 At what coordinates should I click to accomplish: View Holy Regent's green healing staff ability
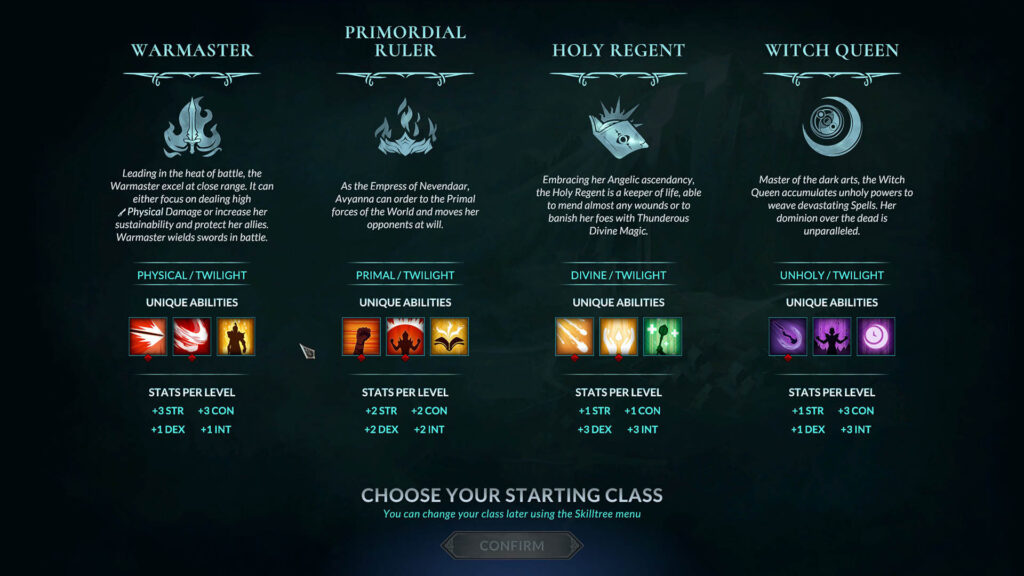[x=662, y=337]
